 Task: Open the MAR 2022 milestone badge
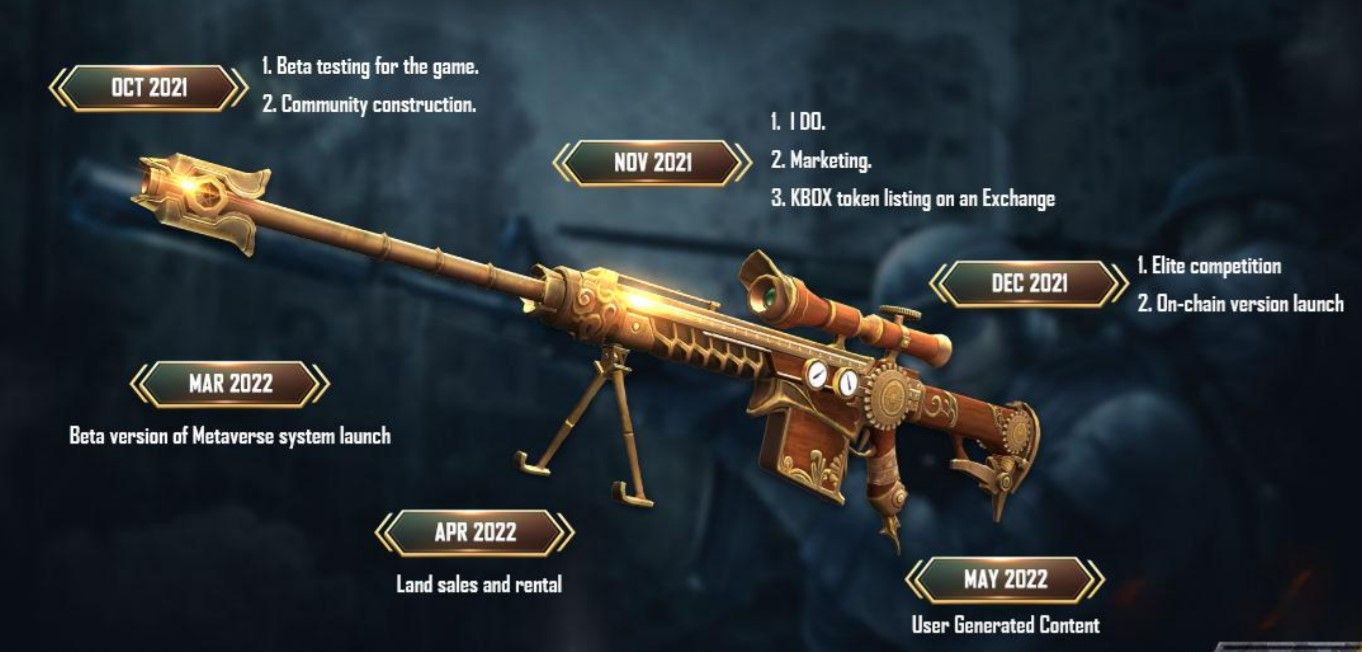click(x=230, y=384)
